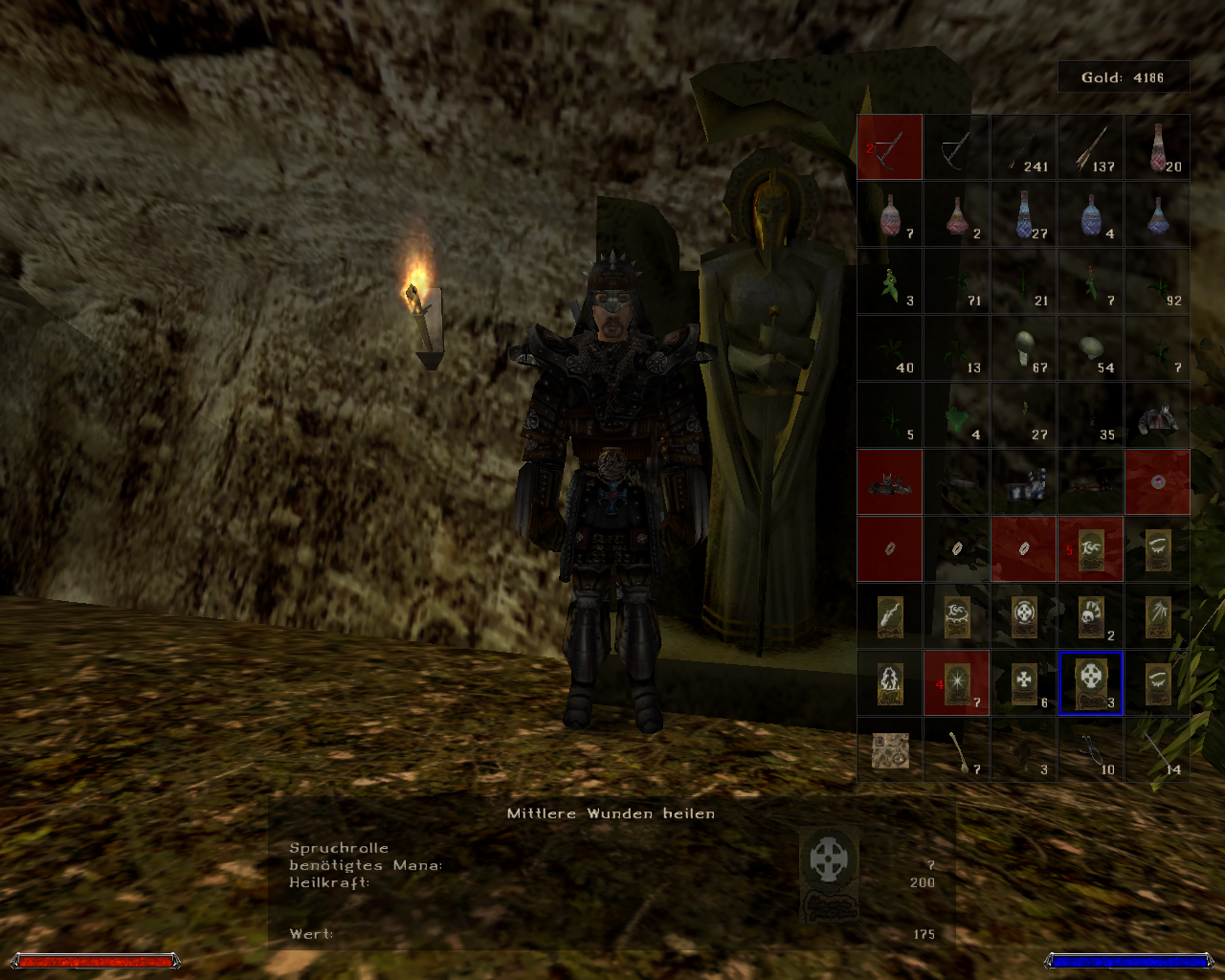
Task: Select the stack of 241 crossbow bolts
Action: click(1023, 146)
